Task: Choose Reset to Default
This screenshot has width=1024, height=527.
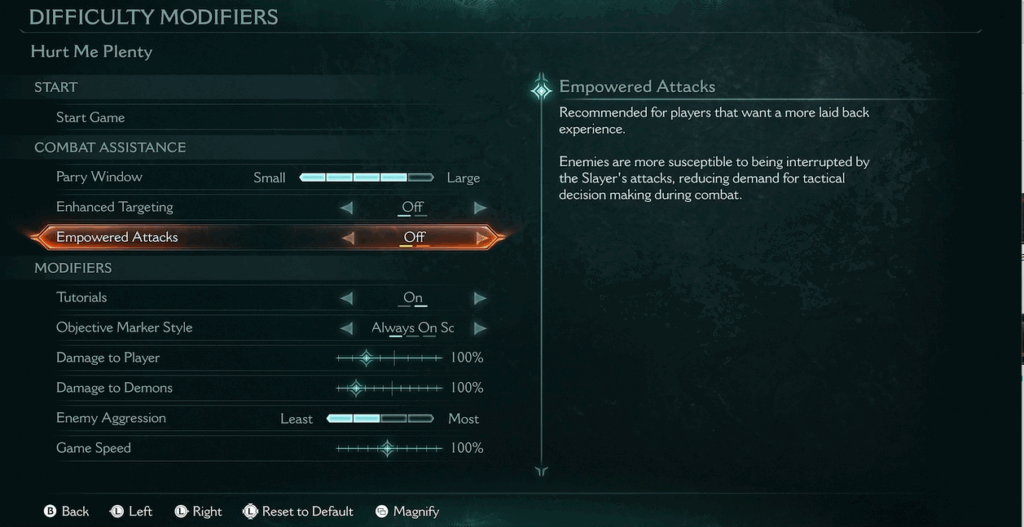Action: (298, 512)
